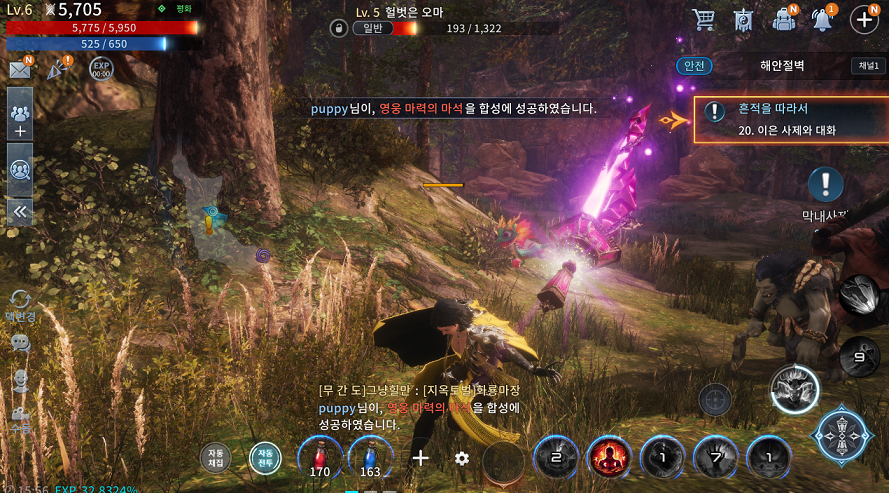Add a quick slot with plus
889x493 pixels.
[421, 458]
